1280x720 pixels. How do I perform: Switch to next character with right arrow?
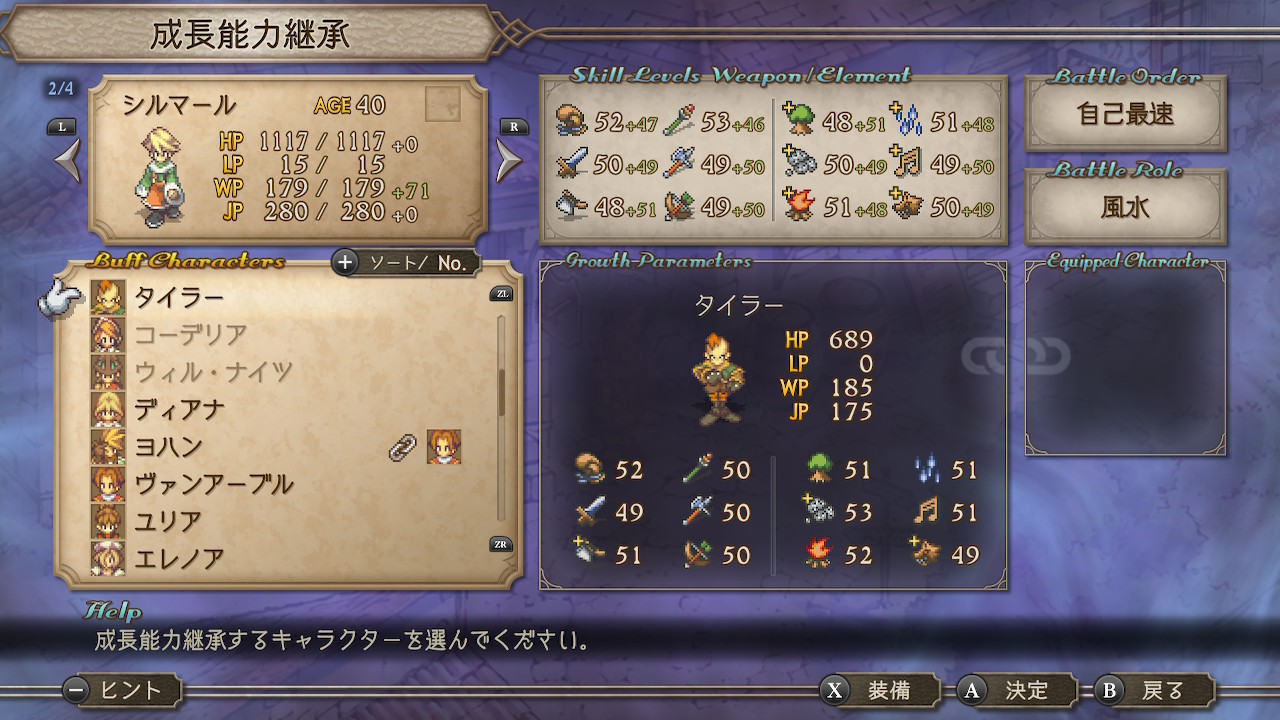tap(509, 160)
